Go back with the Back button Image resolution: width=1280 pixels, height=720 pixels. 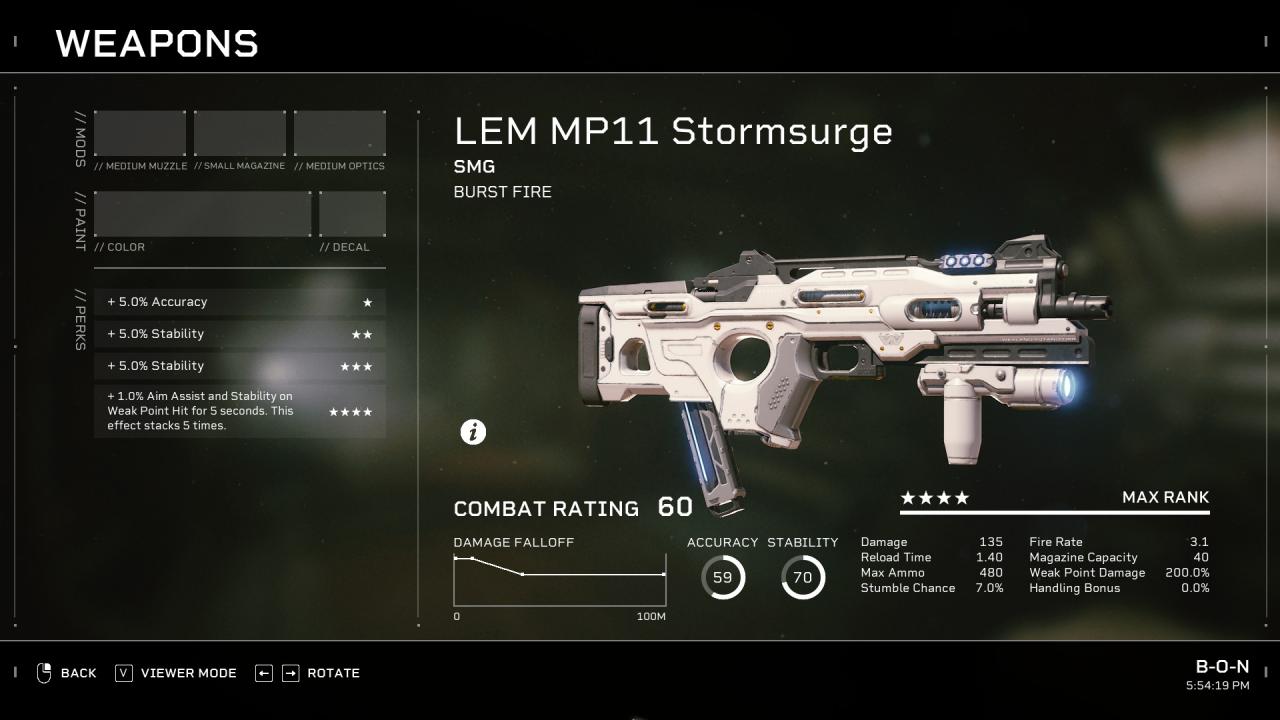[x=66, y=673]
